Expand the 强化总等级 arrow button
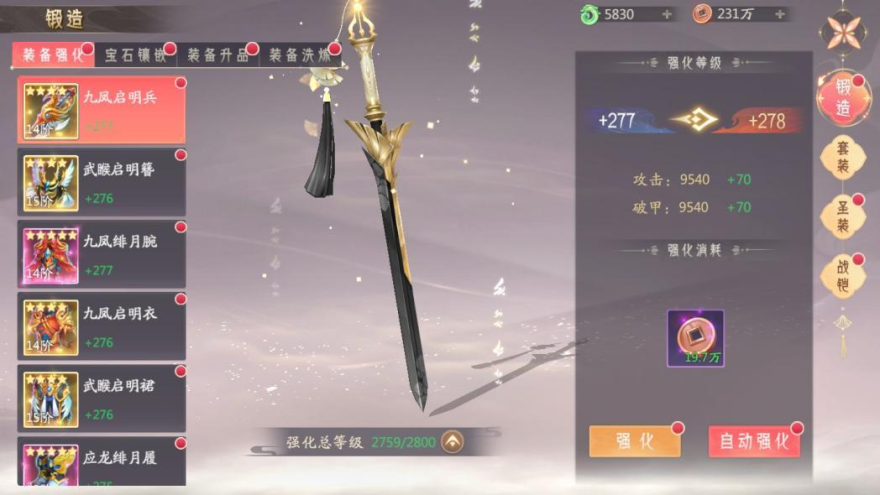Screen dimensions: 880x495 click(x=453, y=441)
